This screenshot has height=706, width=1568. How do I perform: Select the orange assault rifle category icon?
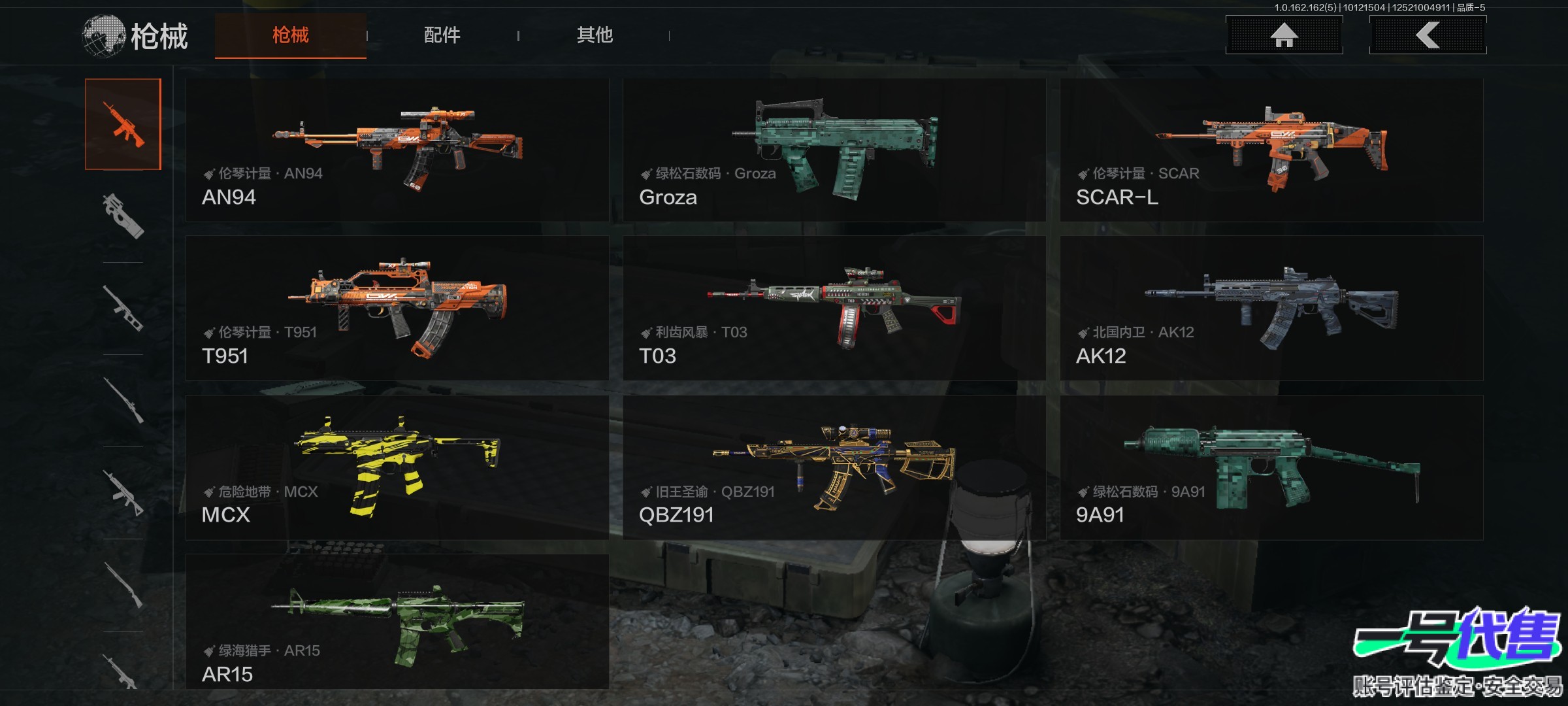123,124
